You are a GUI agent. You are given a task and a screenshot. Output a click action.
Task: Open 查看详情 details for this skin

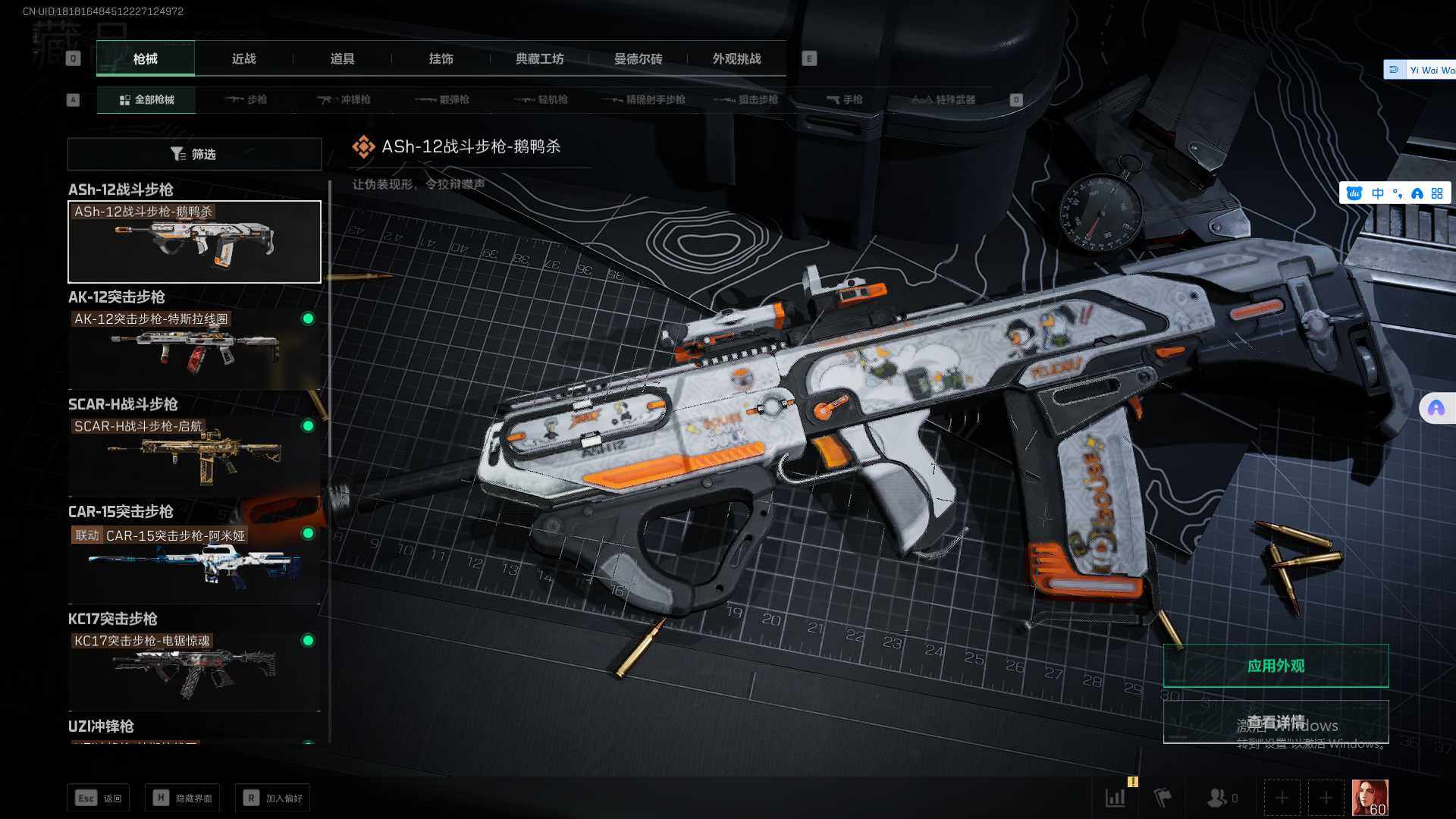(1276, 721)
